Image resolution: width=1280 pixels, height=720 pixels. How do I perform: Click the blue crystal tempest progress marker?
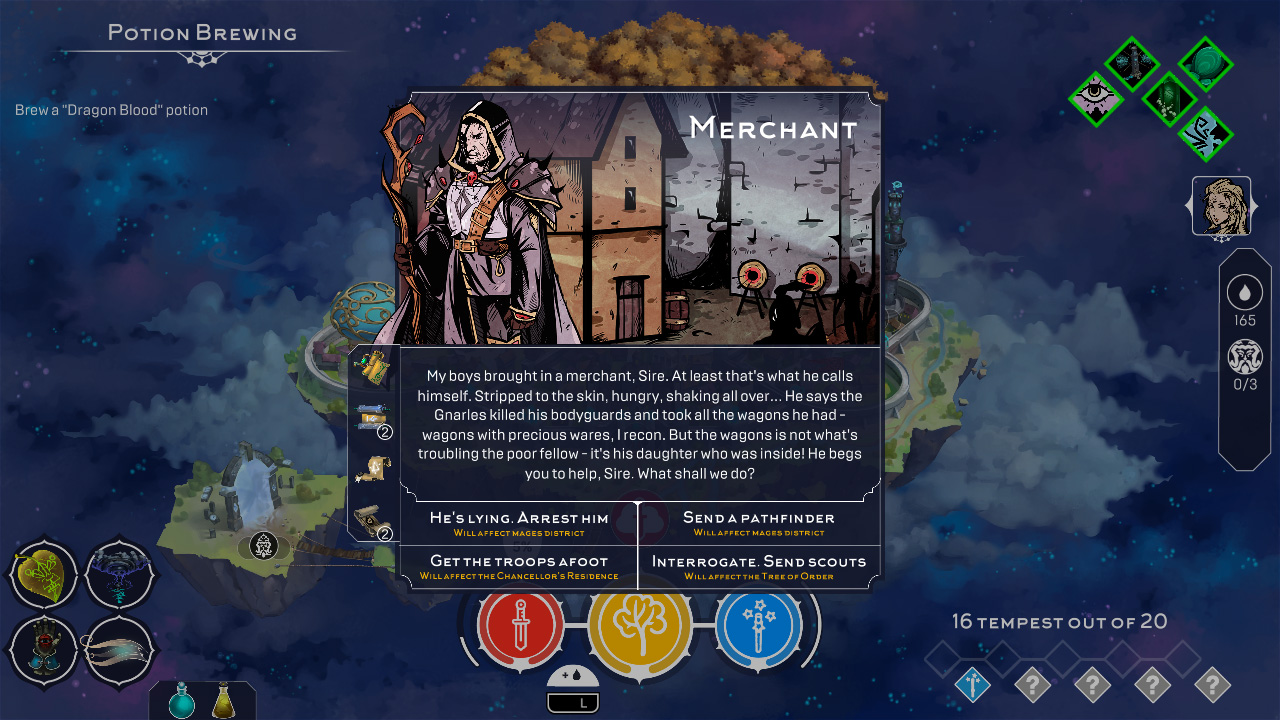pos(971,684)
